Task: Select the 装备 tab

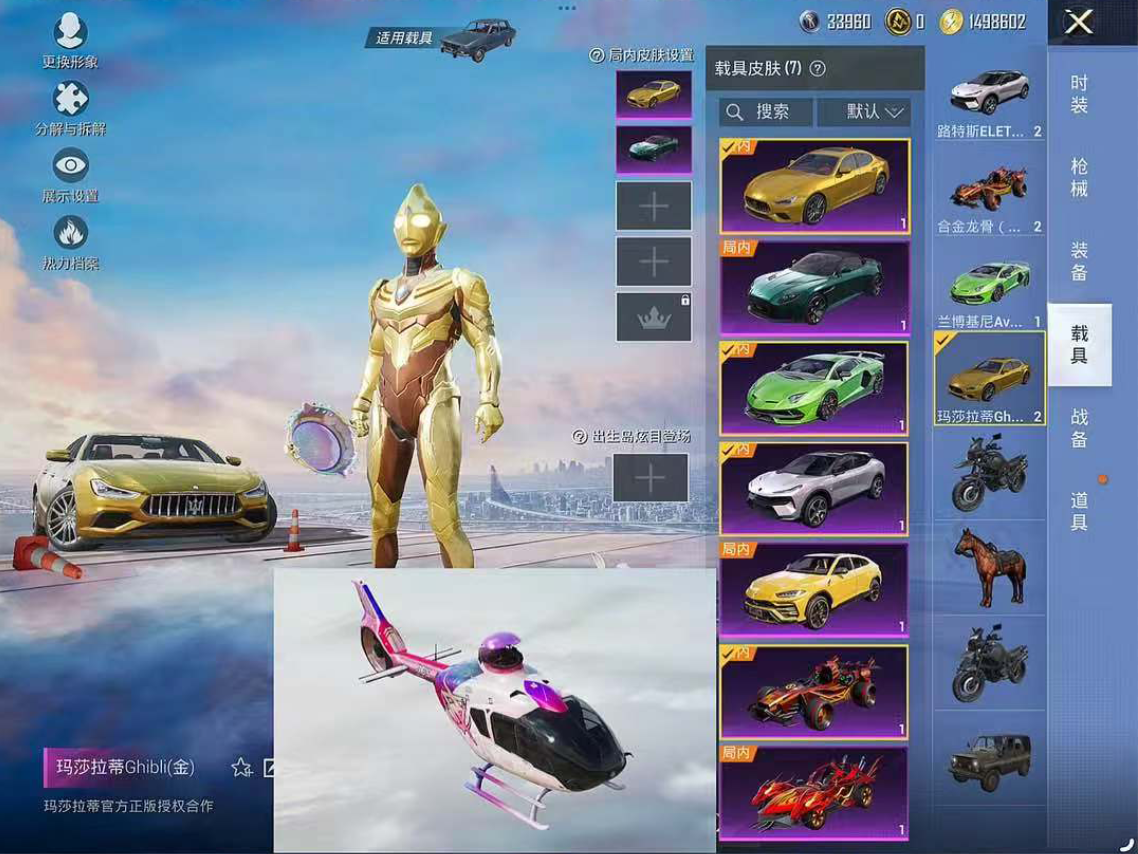Action: (x=1079, y=261)
